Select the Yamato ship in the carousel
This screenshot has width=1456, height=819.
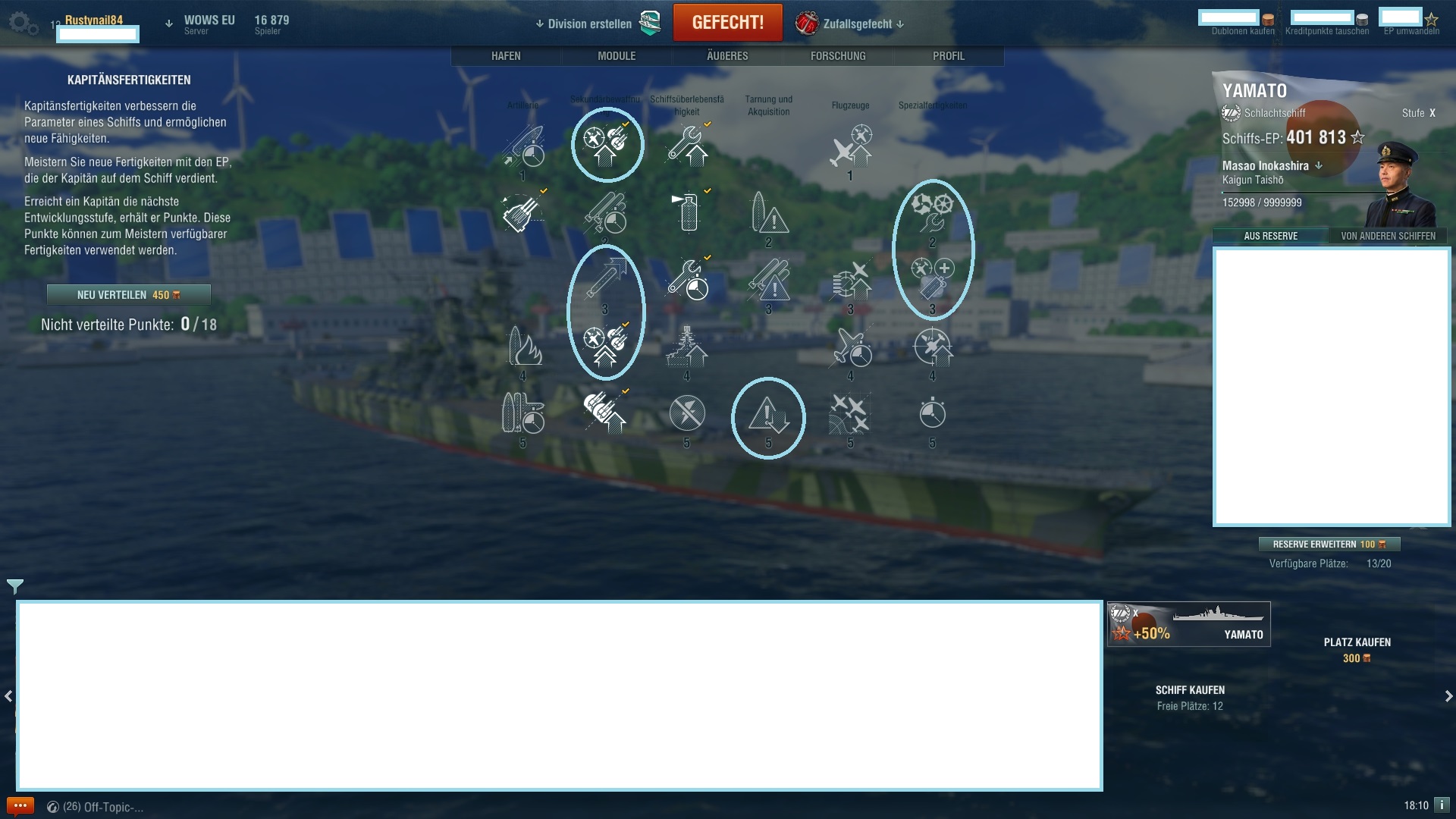point(1188,623)
